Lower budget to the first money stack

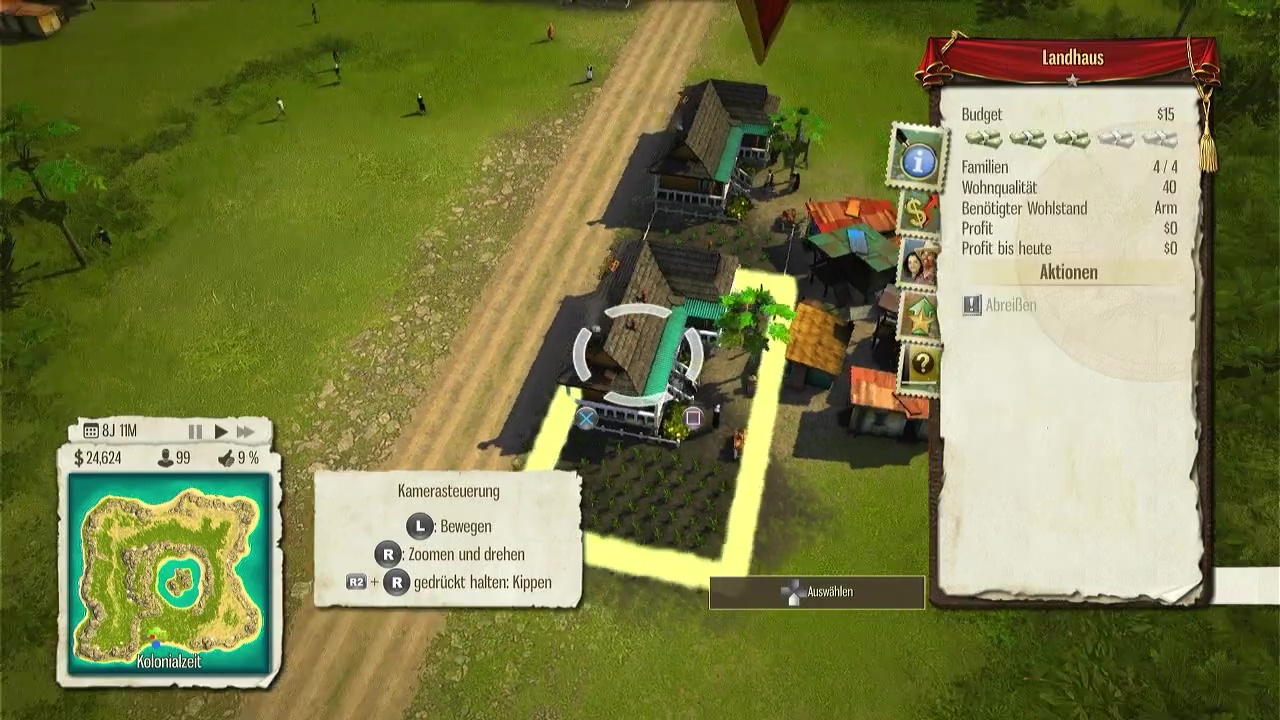coord(983,139)
